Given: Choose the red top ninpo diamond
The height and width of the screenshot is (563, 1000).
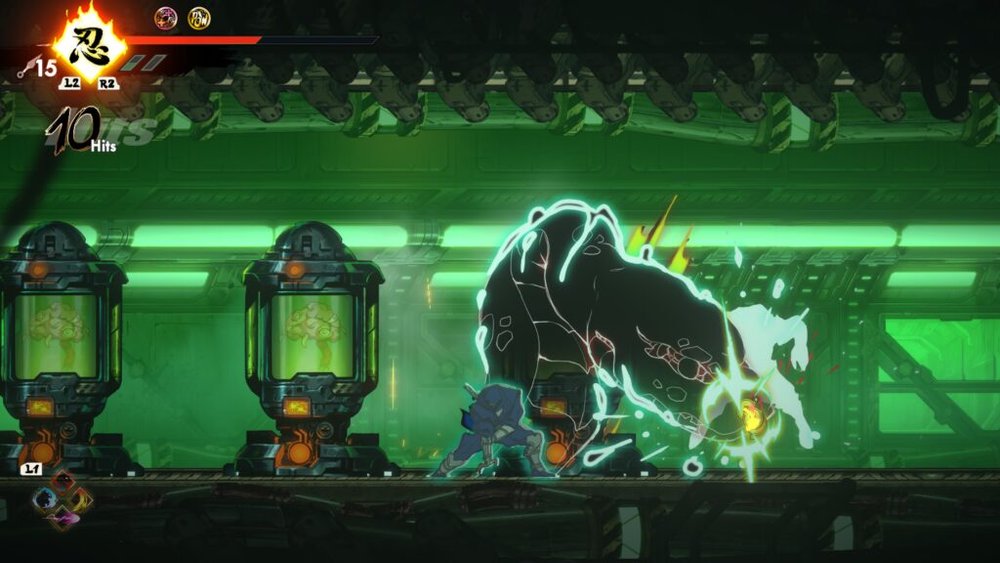Looking at the screenshot, I should pos(63,483).
